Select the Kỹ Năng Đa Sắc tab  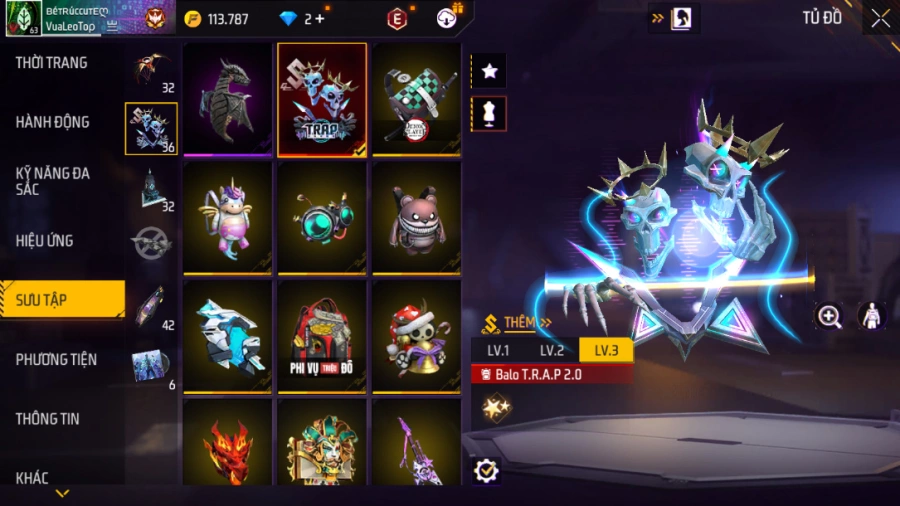coord(53,181)
